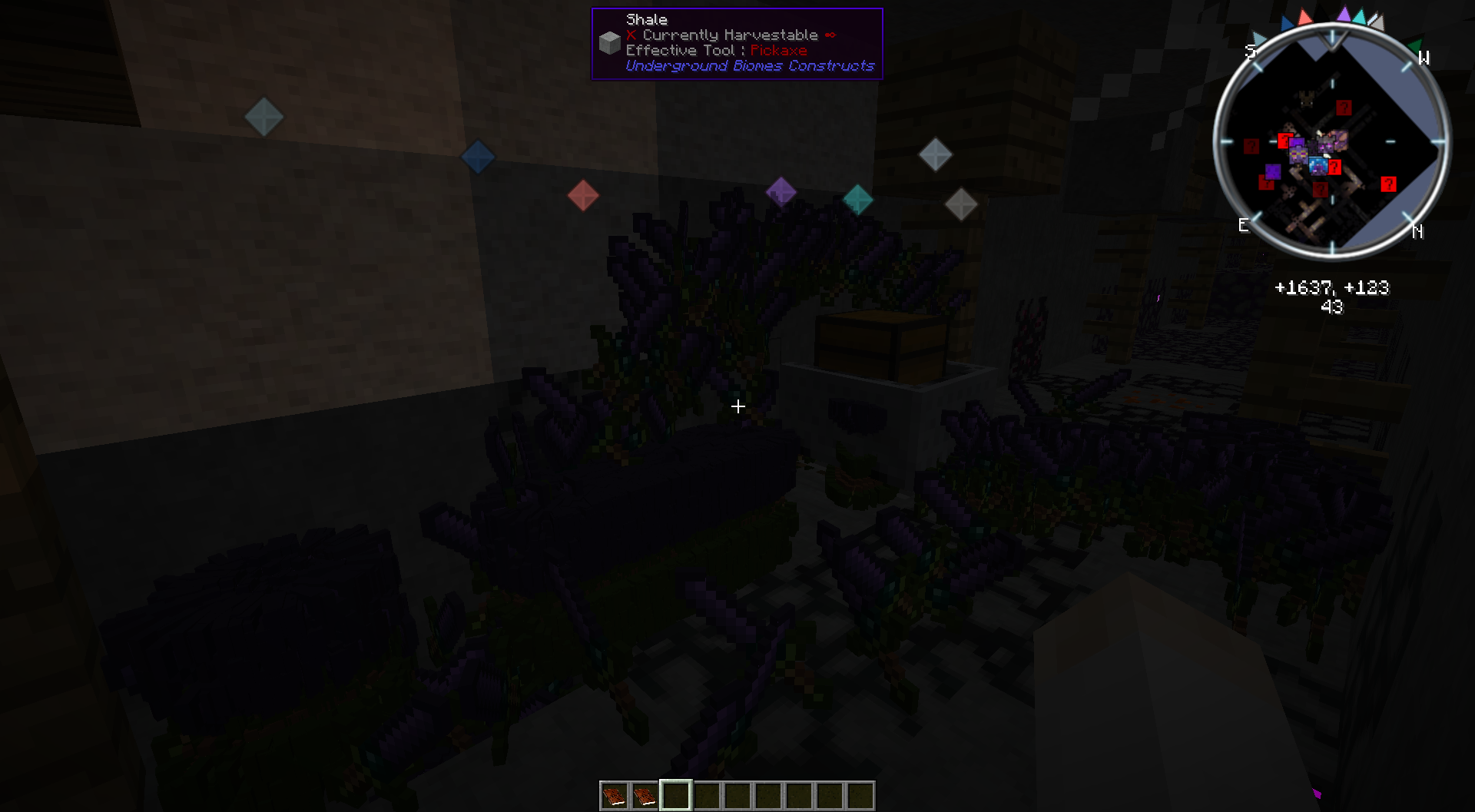Select the dark blue waypoint diamond marker
1475x812 pixels.
coord(478,156)
